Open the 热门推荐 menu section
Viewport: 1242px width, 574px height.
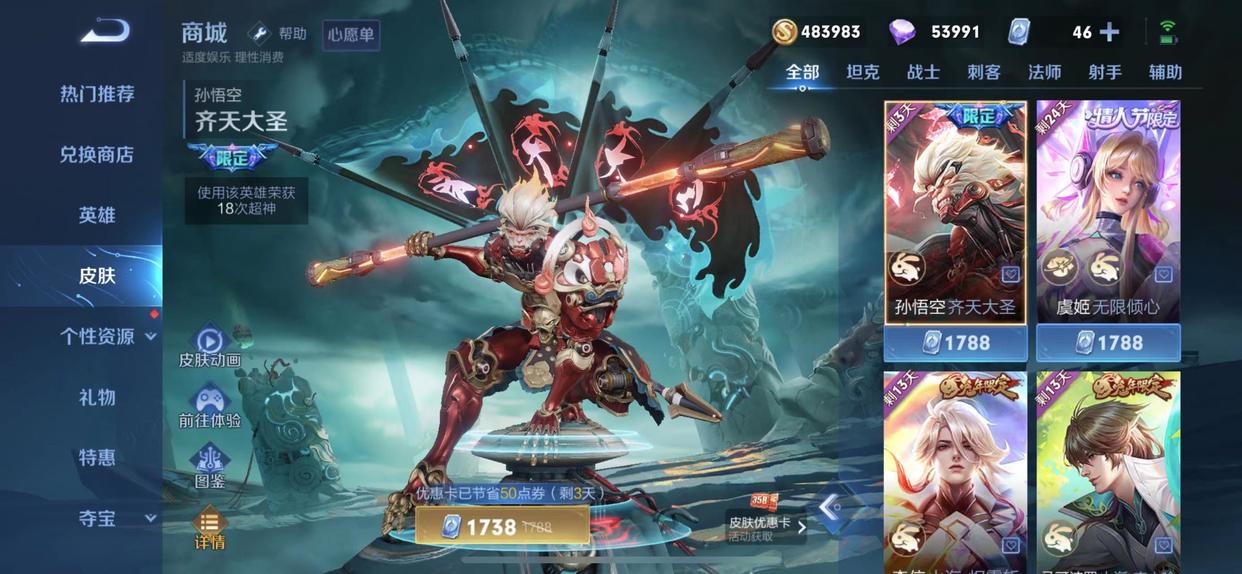[97, 94]
